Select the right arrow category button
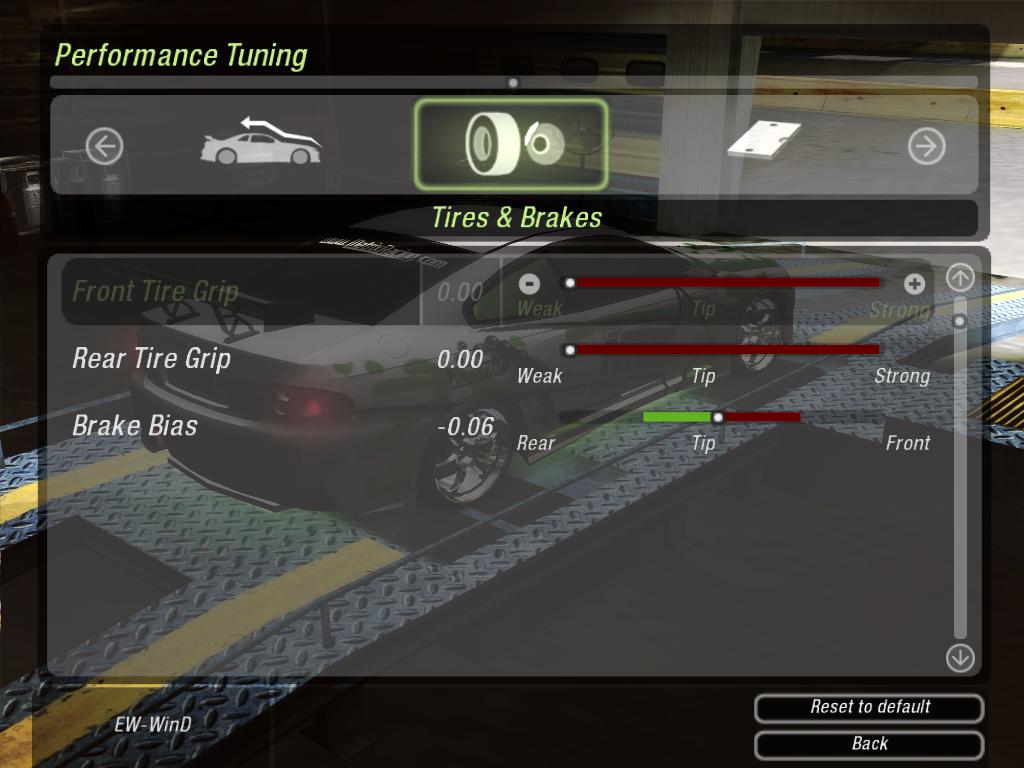 coord(926,147)
